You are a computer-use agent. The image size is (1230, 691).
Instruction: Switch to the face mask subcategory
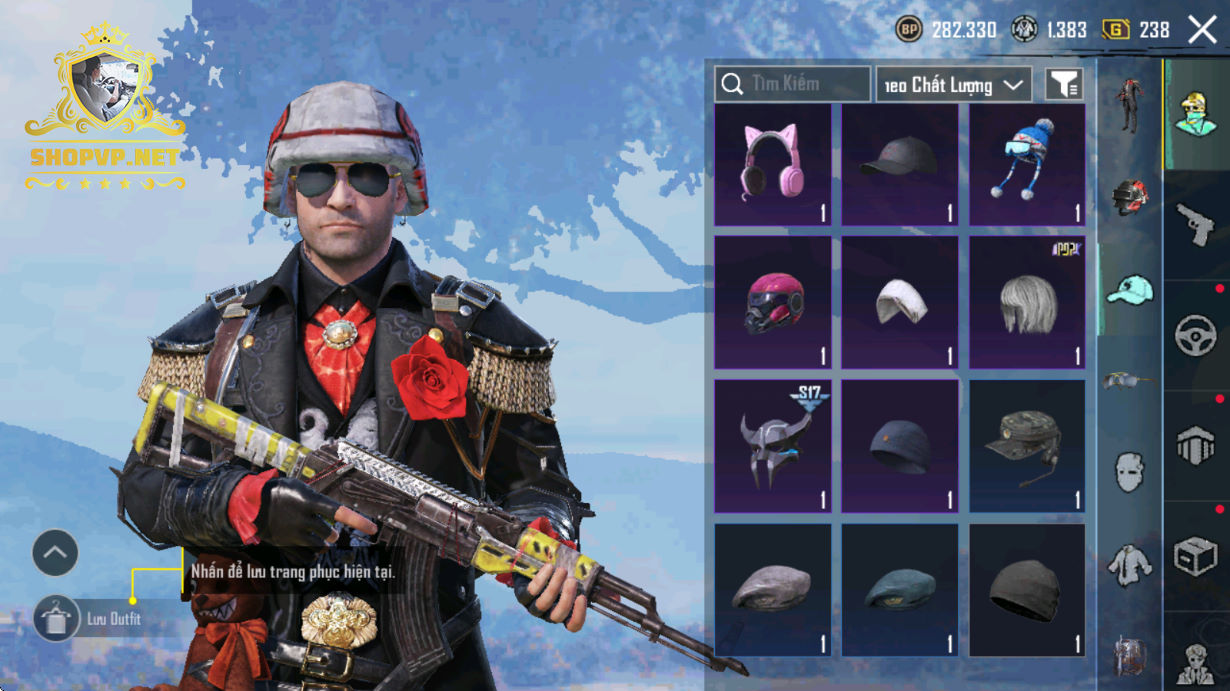1129,471
